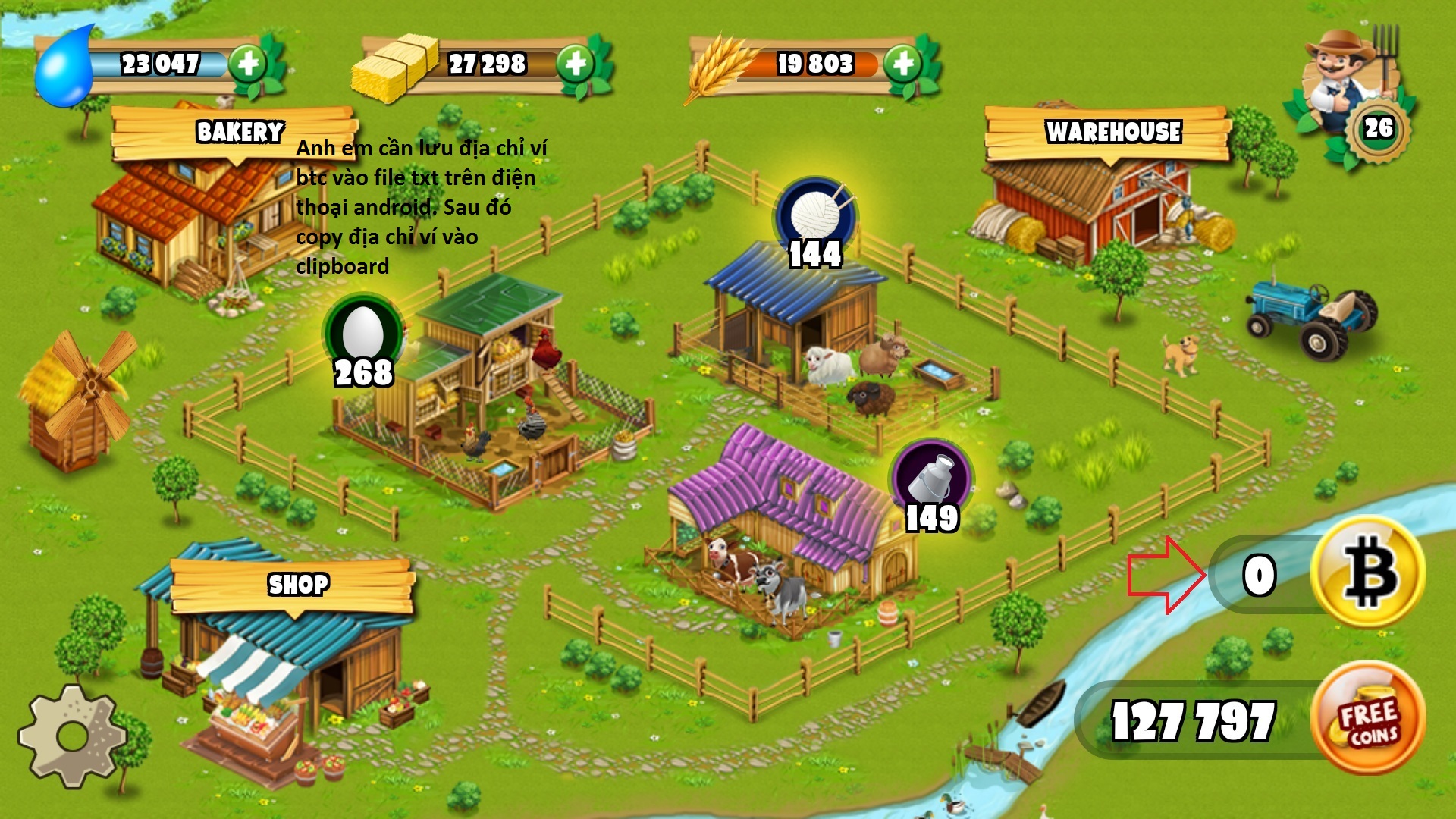Enter the Warehouse via its sign
1456x819 pixels.
click(1112, 133)
